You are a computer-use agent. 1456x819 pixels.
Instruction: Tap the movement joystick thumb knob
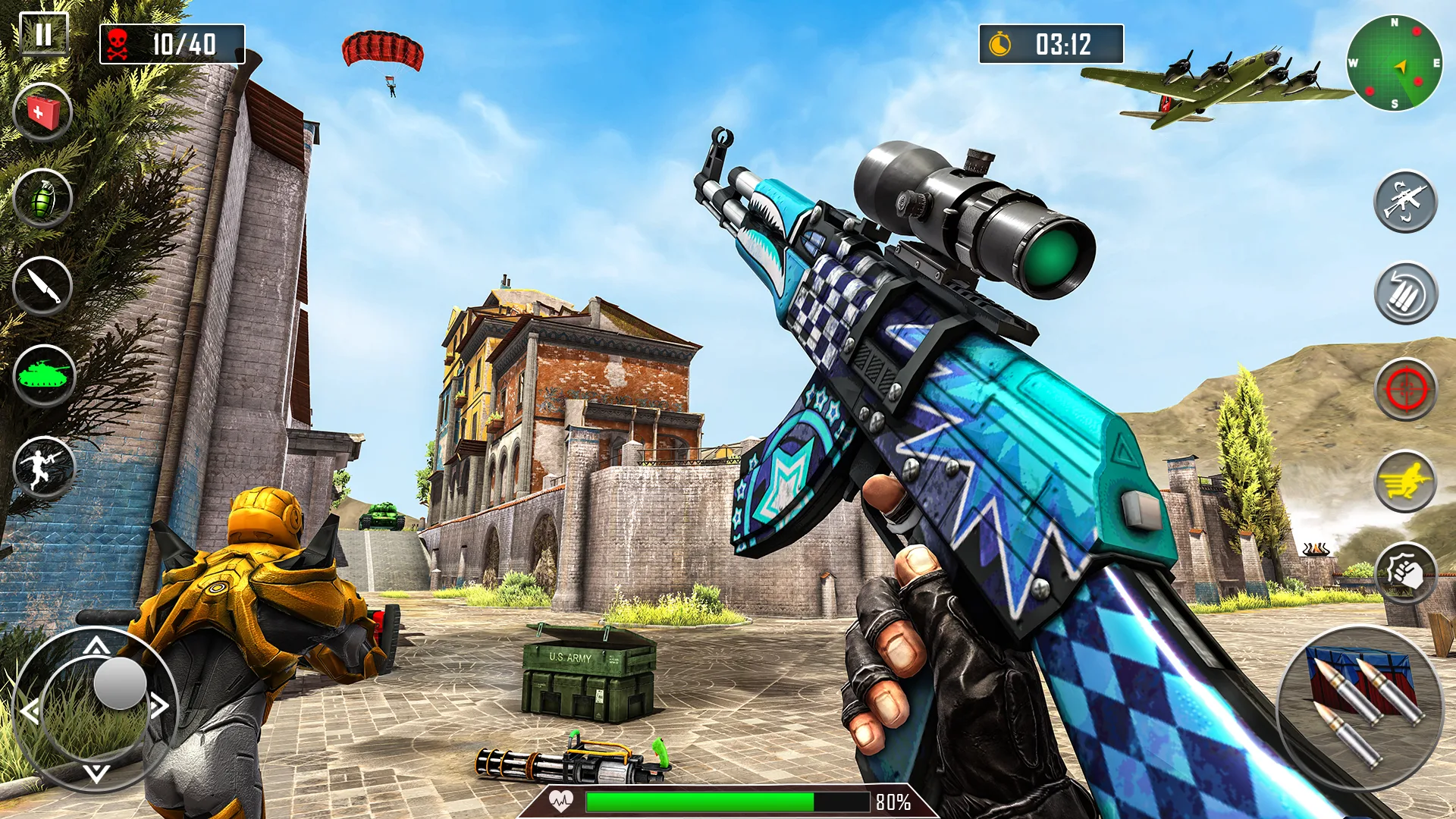120,683
